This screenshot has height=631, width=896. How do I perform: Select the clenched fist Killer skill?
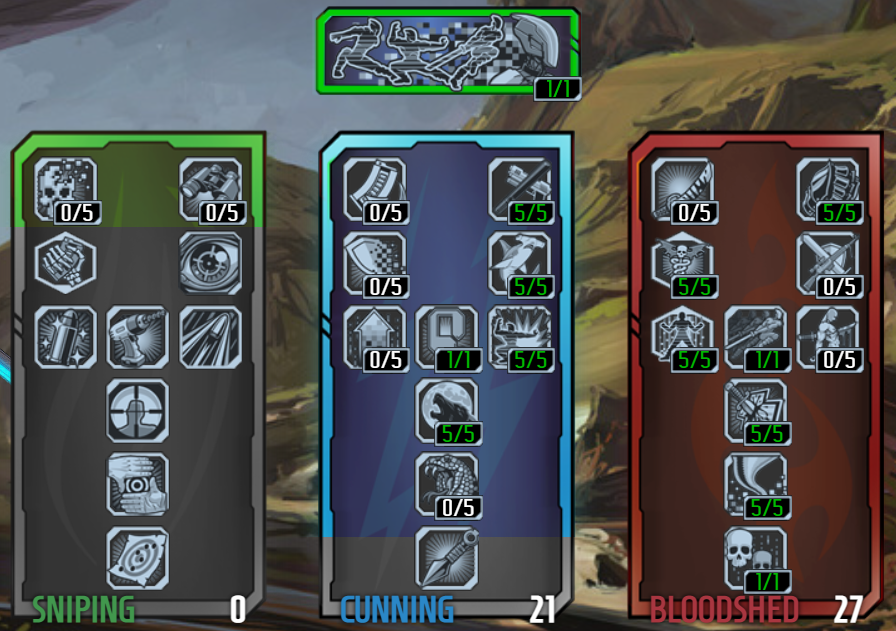tap(66, 262)
